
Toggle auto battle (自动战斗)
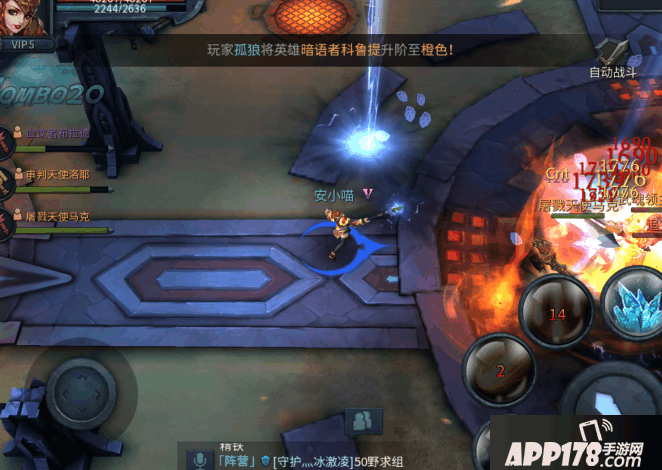[x=611, y=56]
